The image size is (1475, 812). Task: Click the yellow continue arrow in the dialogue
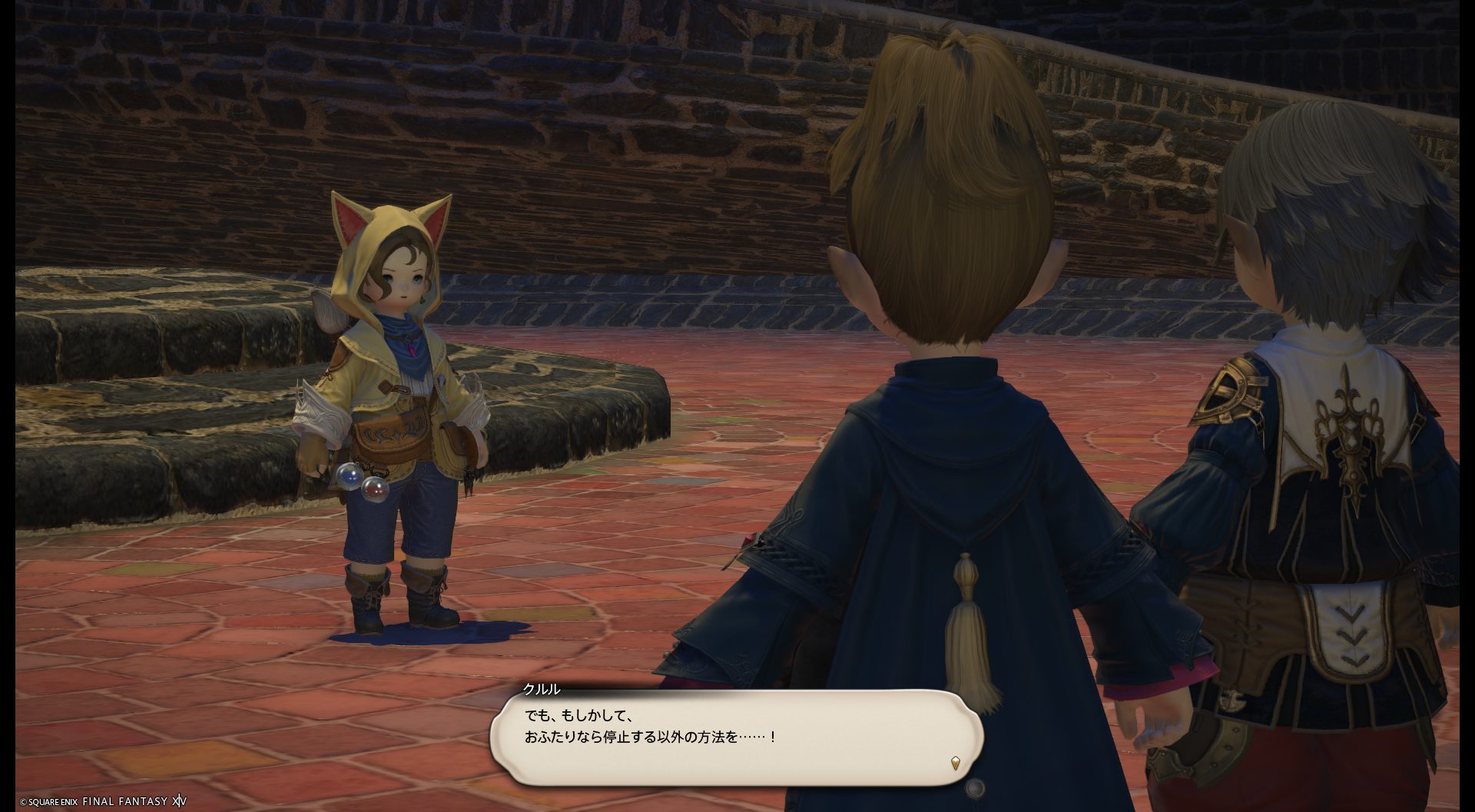pyautogui.click(x=955, y=764)
